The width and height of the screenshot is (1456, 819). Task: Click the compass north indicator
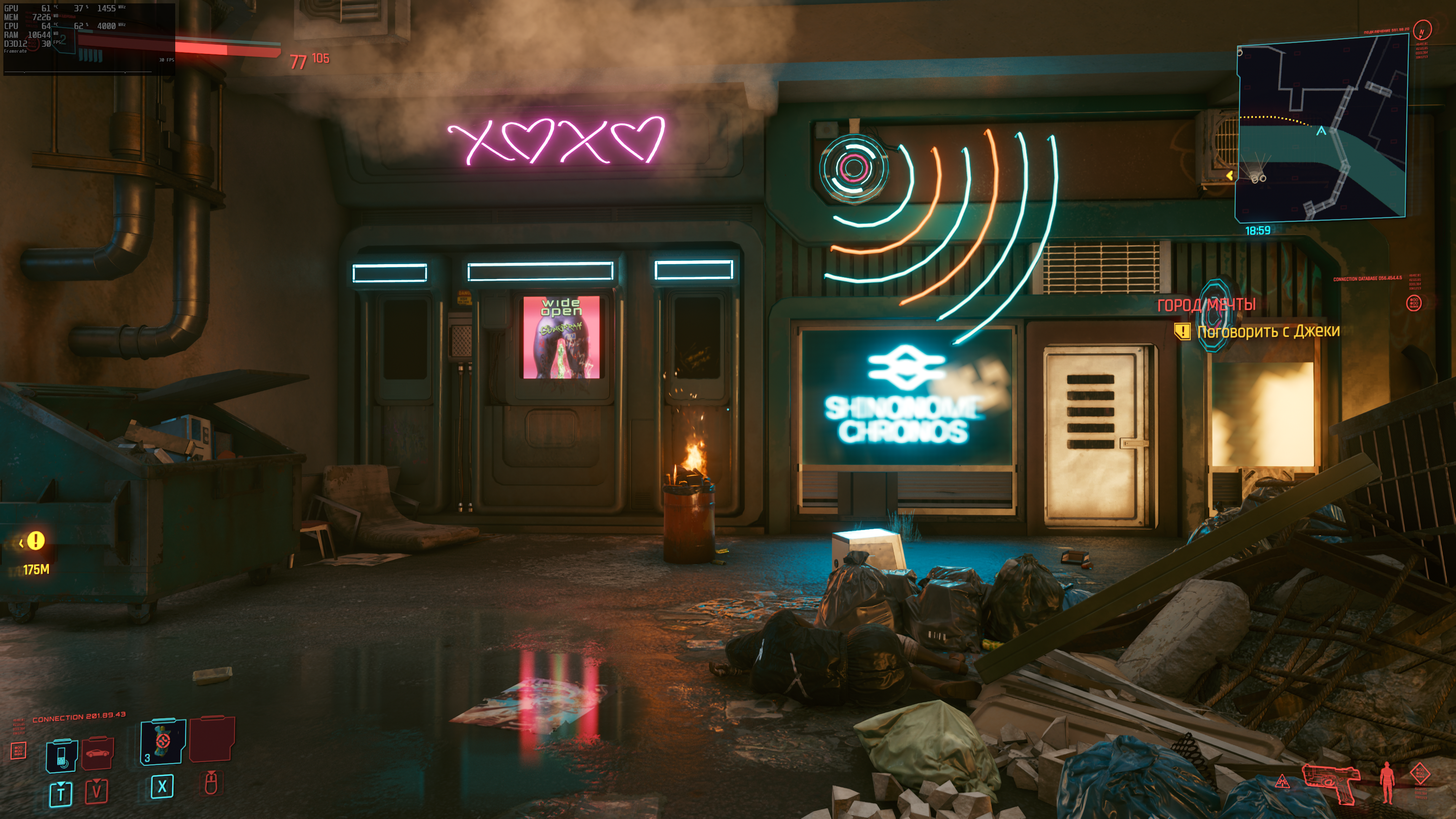[x=1422, y=30]
